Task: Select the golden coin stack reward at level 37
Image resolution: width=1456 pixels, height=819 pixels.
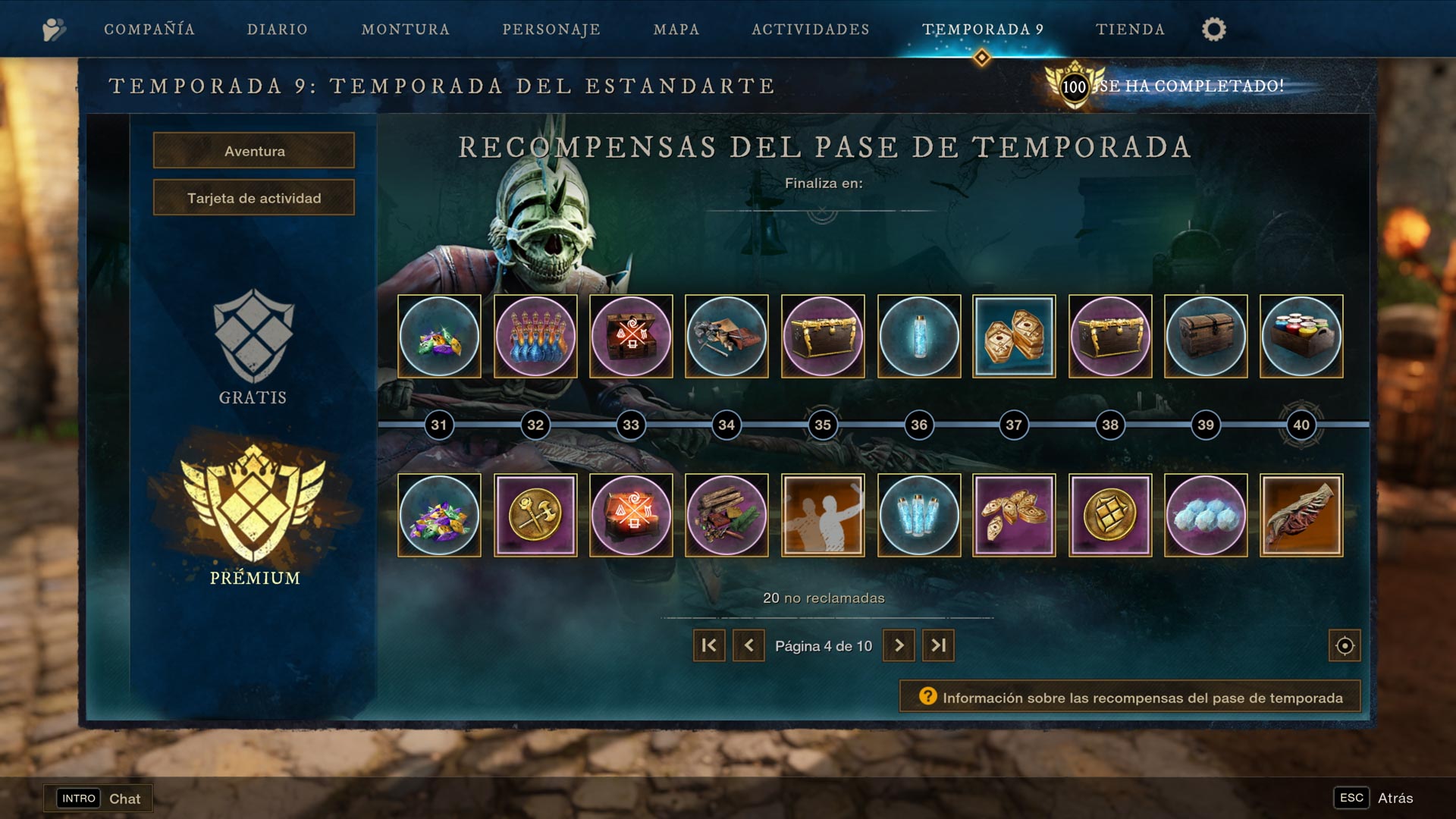Action: 1015,336
